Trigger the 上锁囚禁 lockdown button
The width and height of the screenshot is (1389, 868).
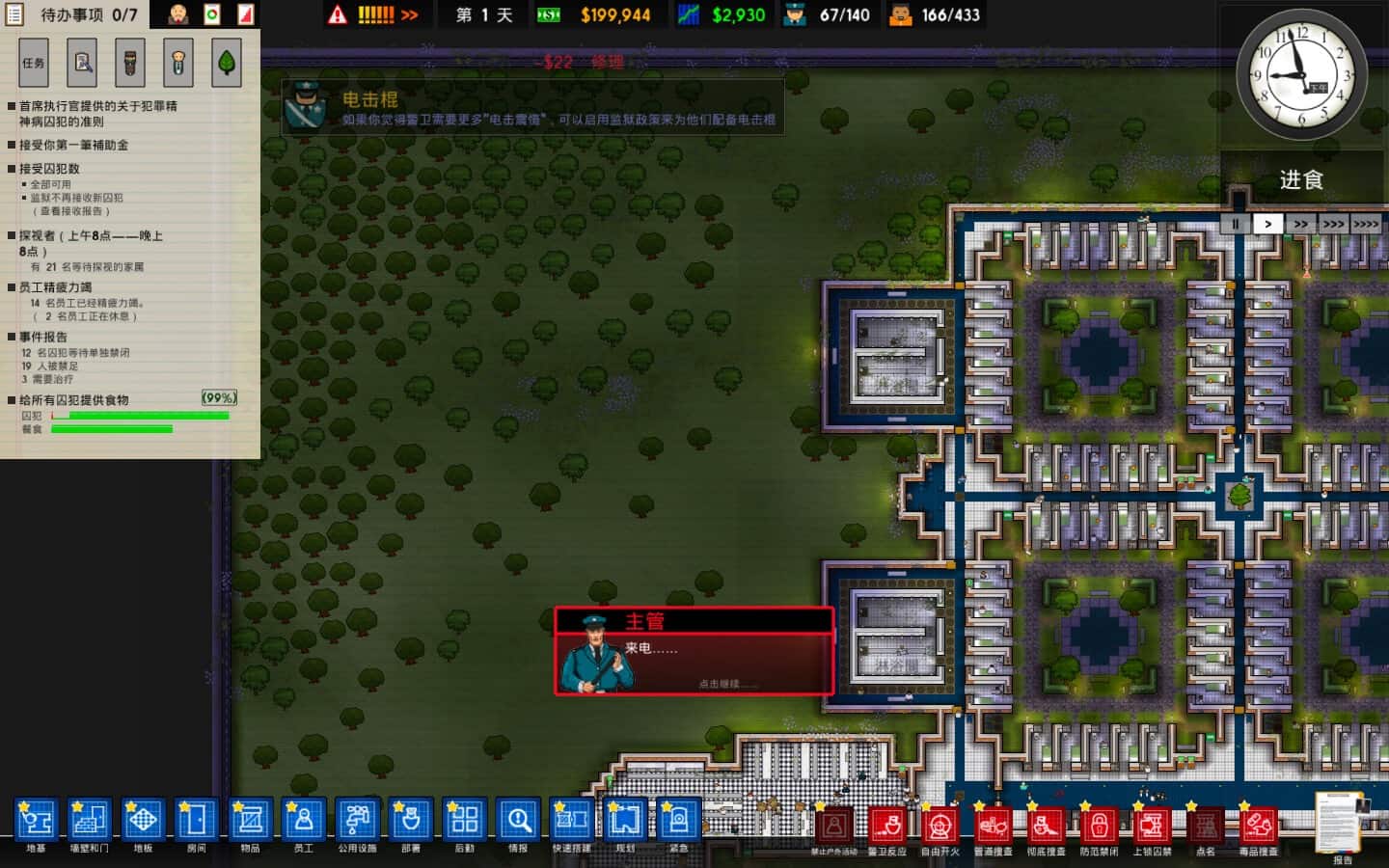(x=1152, y=827)
